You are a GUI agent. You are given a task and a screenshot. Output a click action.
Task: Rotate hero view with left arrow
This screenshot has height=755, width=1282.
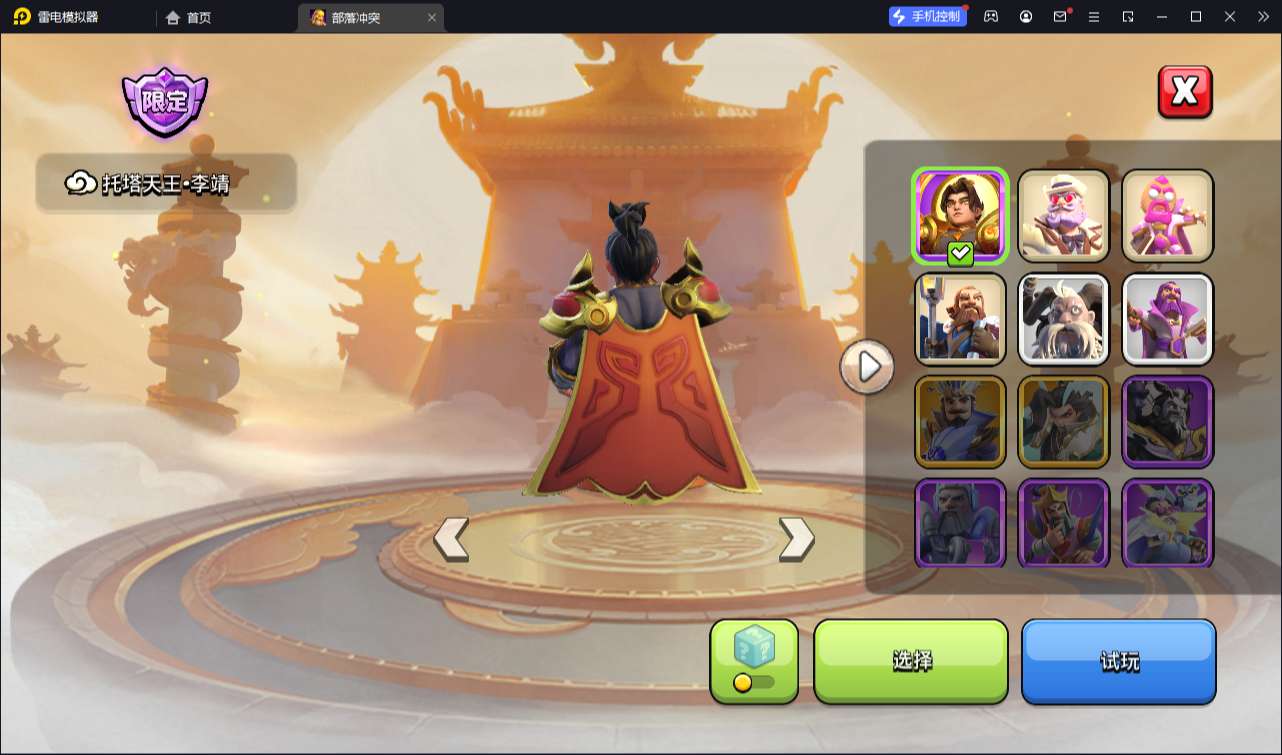coord(451,539)
